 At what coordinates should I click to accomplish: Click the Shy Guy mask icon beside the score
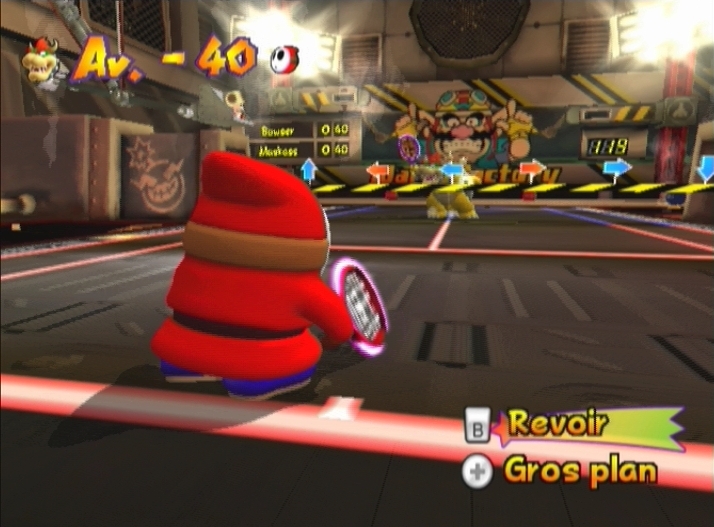282,61
